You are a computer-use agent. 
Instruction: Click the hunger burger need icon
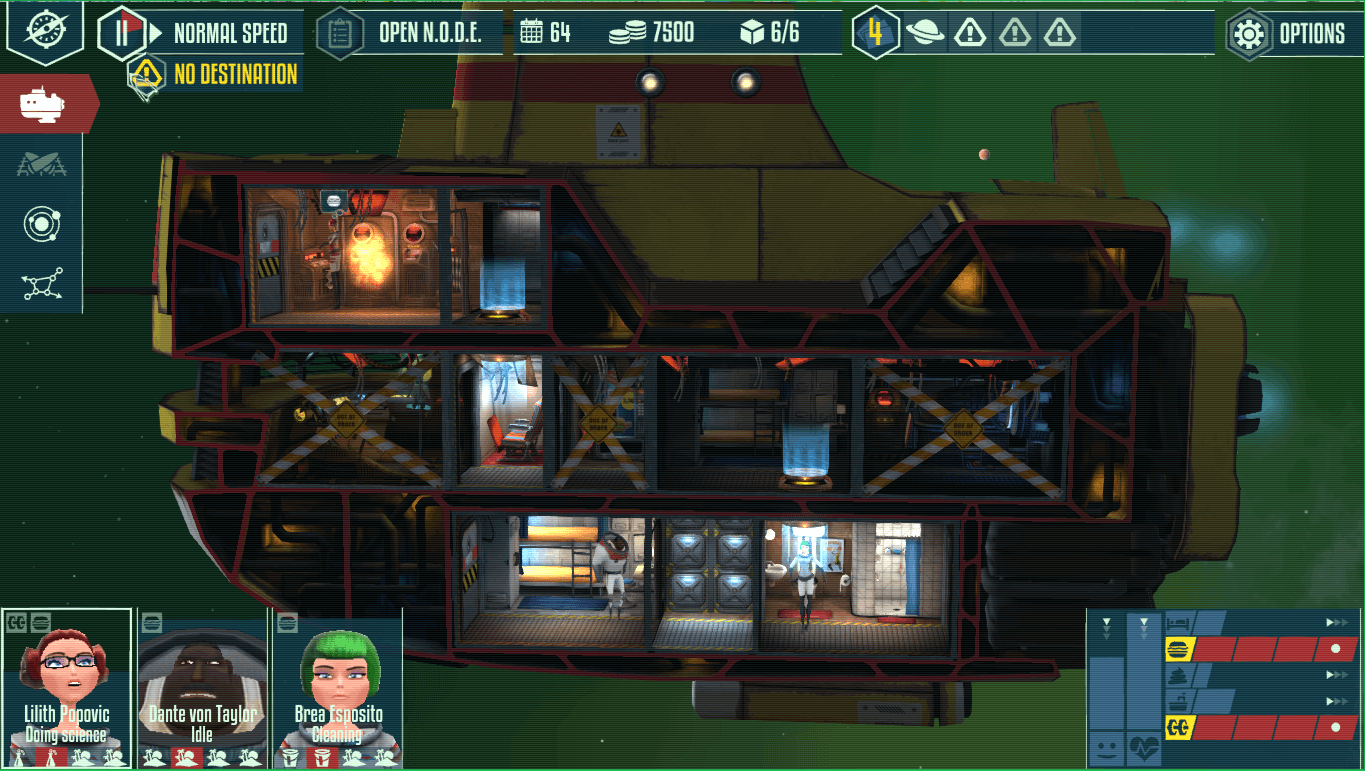(x=1178, y=650)
